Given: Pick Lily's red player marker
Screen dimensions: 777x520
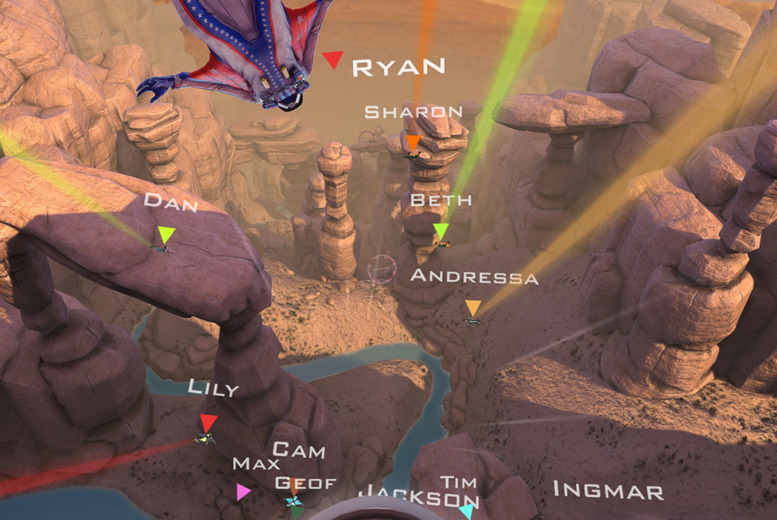Looking at the screenshot, I should [x=208, y=423].
